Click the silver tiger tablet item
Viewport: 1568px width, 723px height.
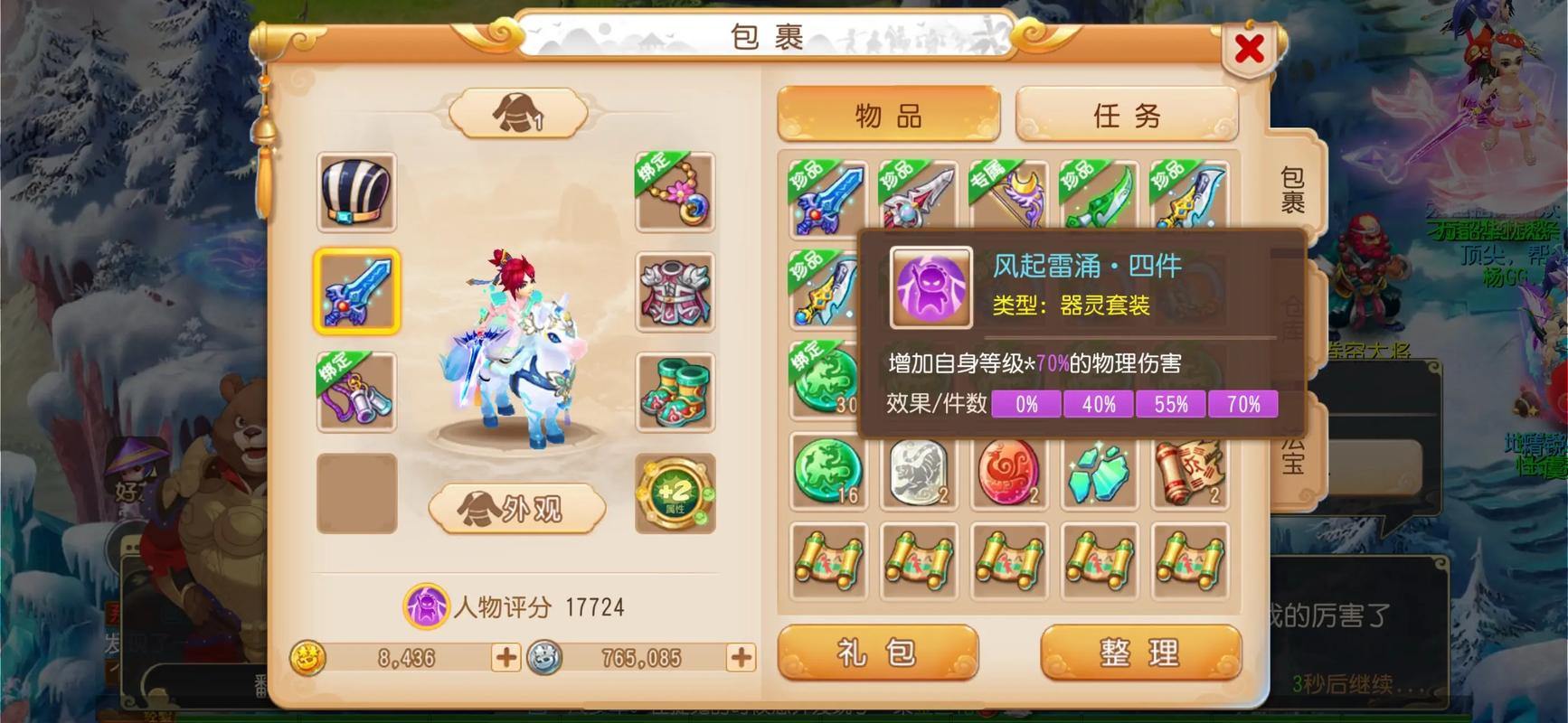(x=918, y=470)
